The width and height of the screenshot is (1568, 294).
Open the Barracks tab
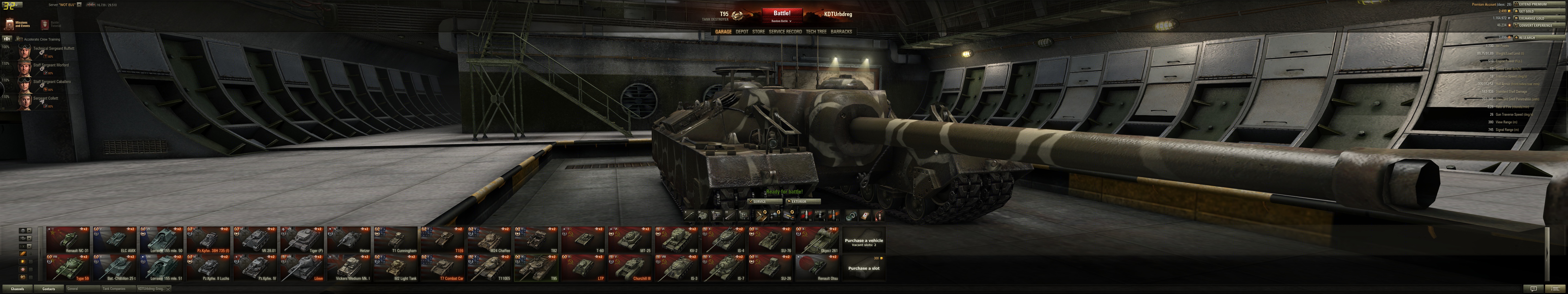841,32
